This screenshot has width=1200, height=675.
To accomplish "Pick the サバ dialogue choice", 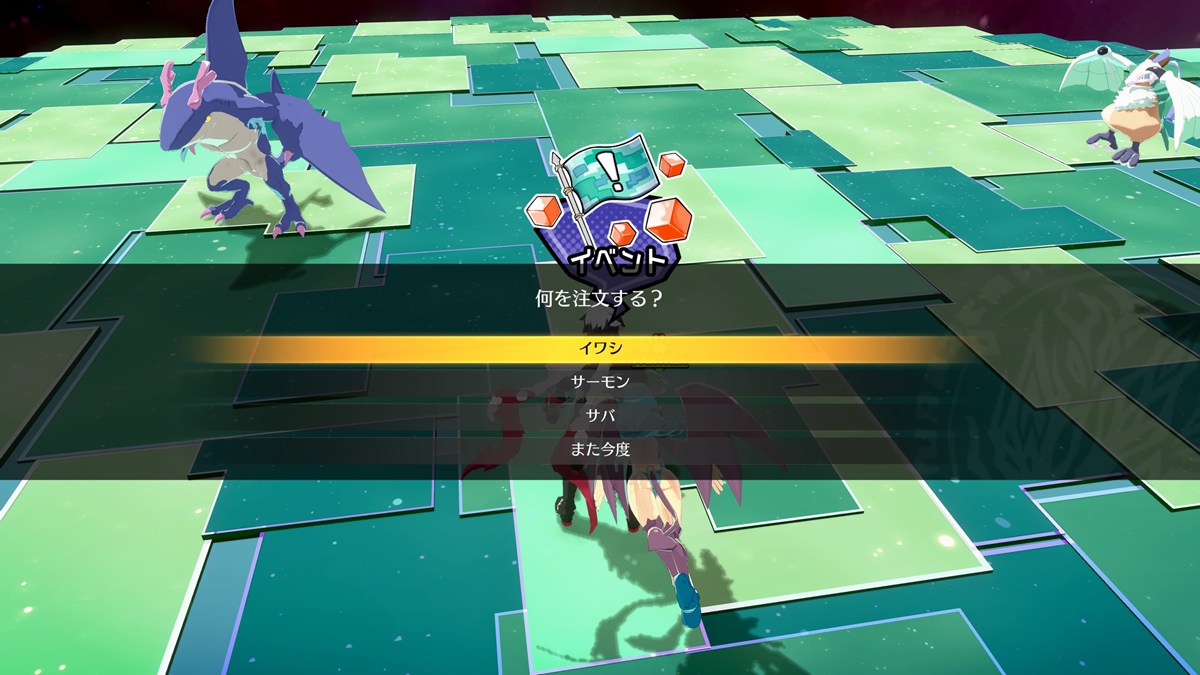I will coord(600,416).
